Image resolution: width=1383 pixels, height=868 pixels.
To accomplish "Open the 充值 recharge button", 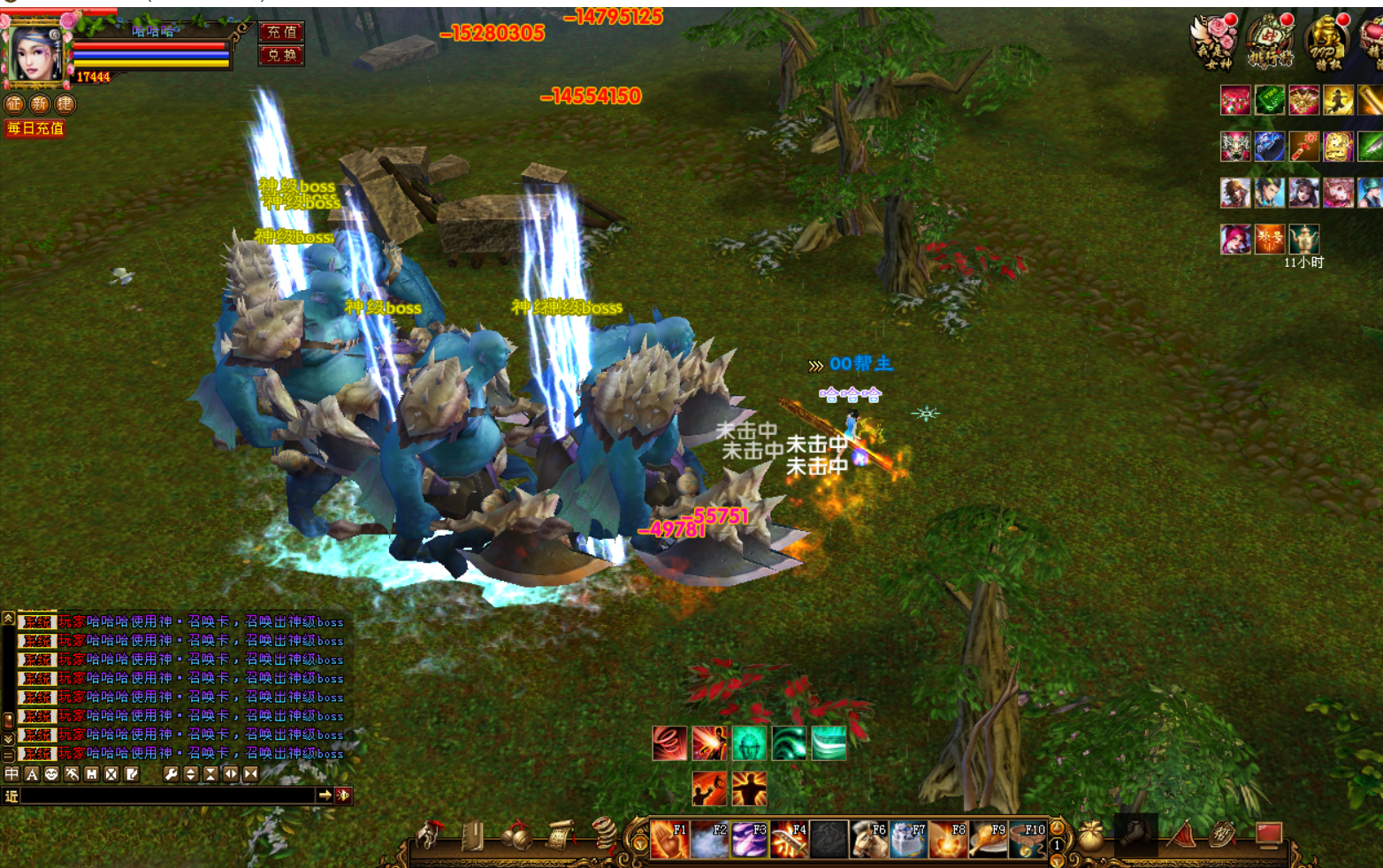I will tap(281, 32).
